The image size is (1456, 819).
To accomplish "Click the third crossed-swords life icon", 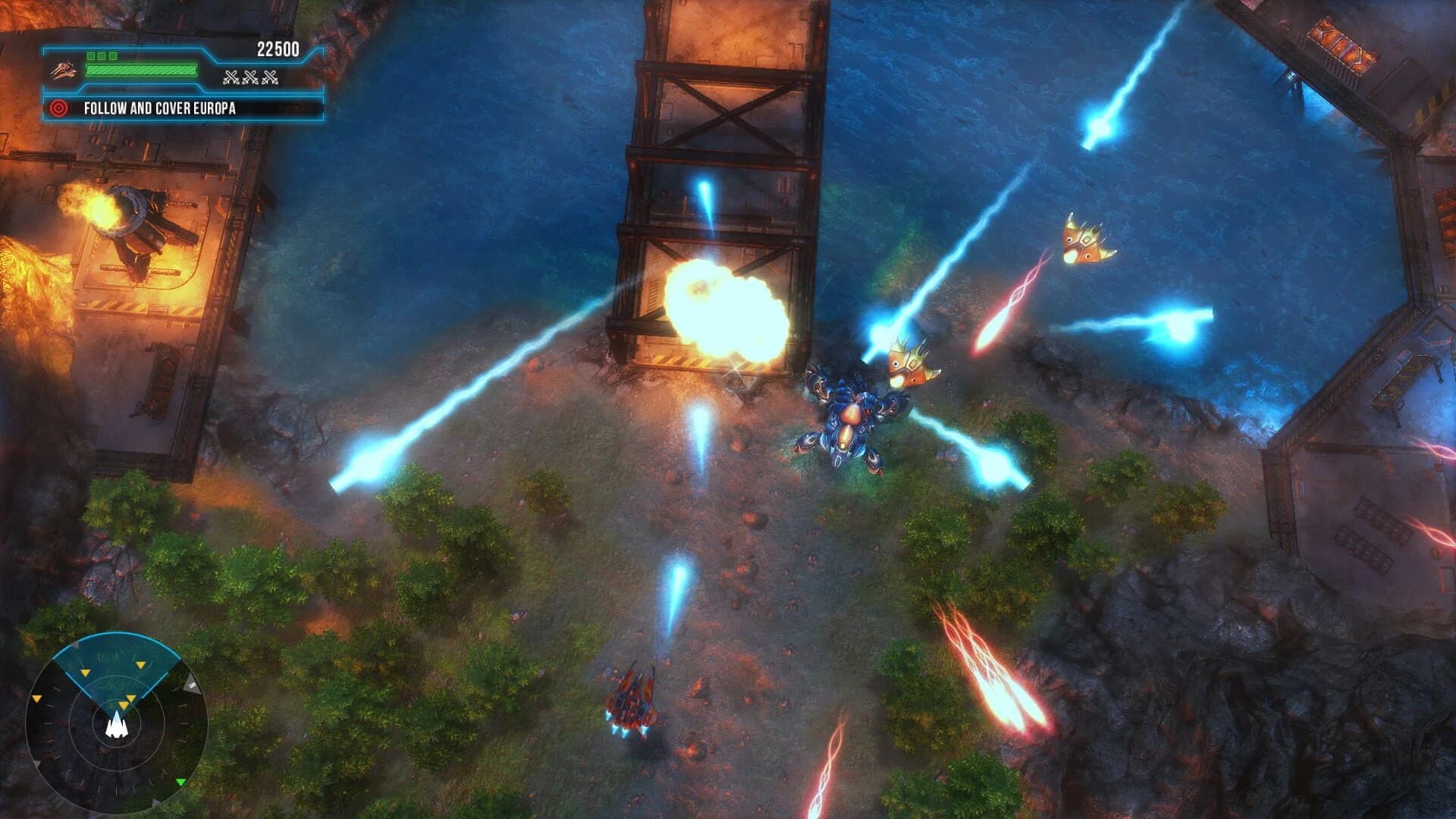I will pos(270,78).
